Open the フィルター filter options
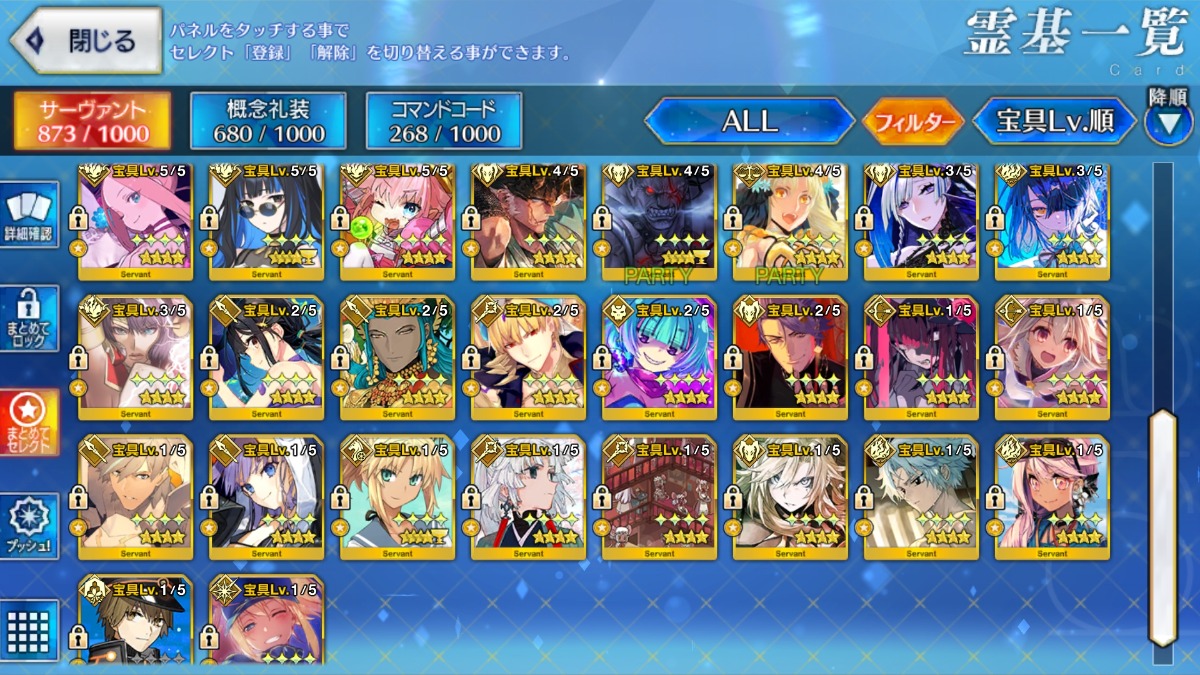The height and width of the screenshot is (675, 1200). (914, 122)
